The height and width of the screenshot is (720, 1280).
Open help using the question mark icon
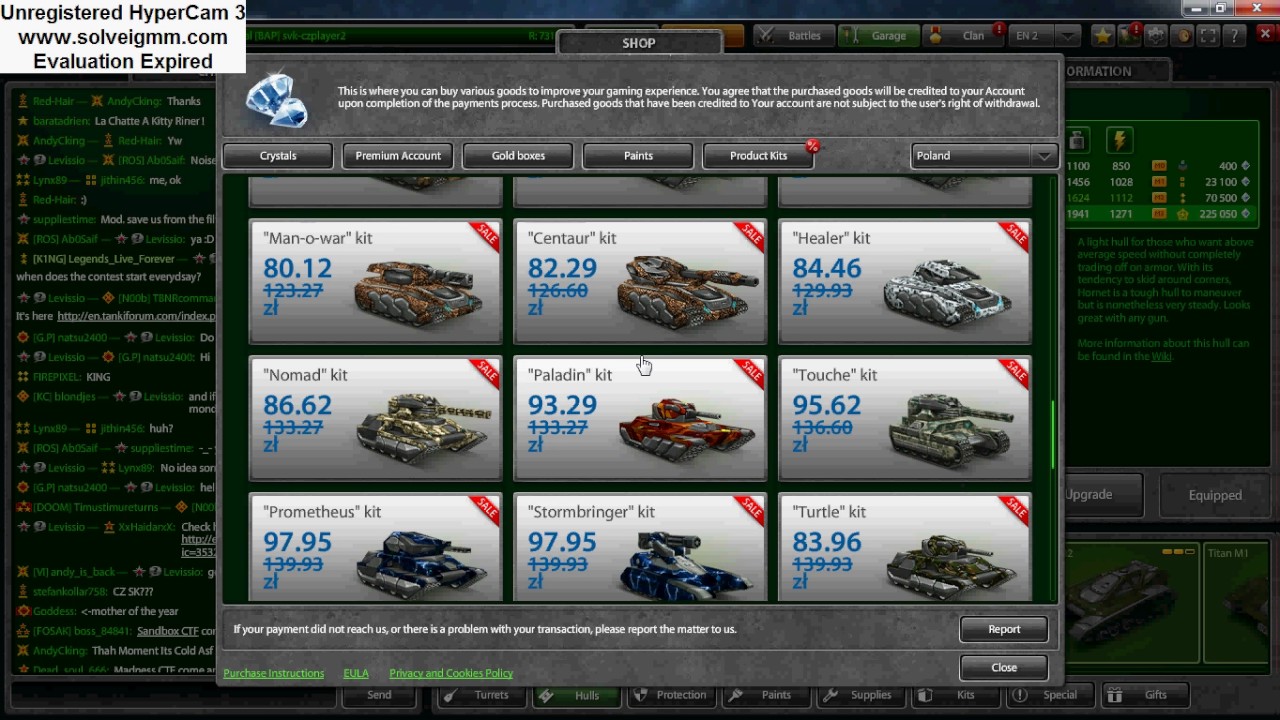1234,35
